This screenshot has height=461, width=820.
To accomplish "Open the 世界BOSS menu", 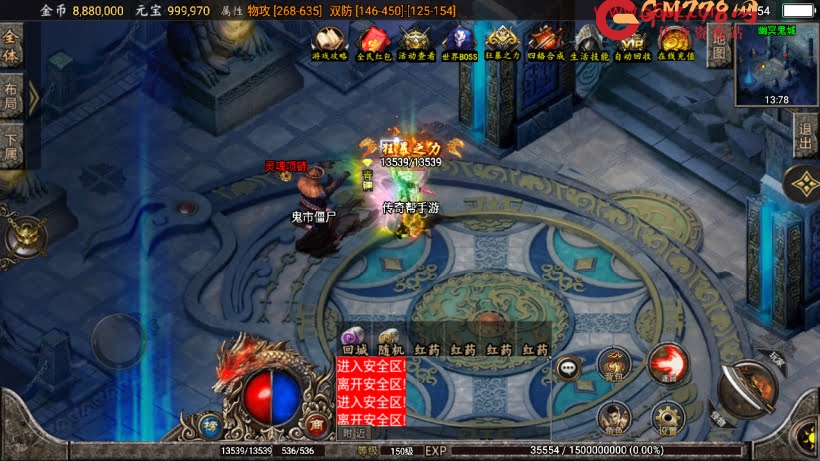I will [x=459, y=42].
